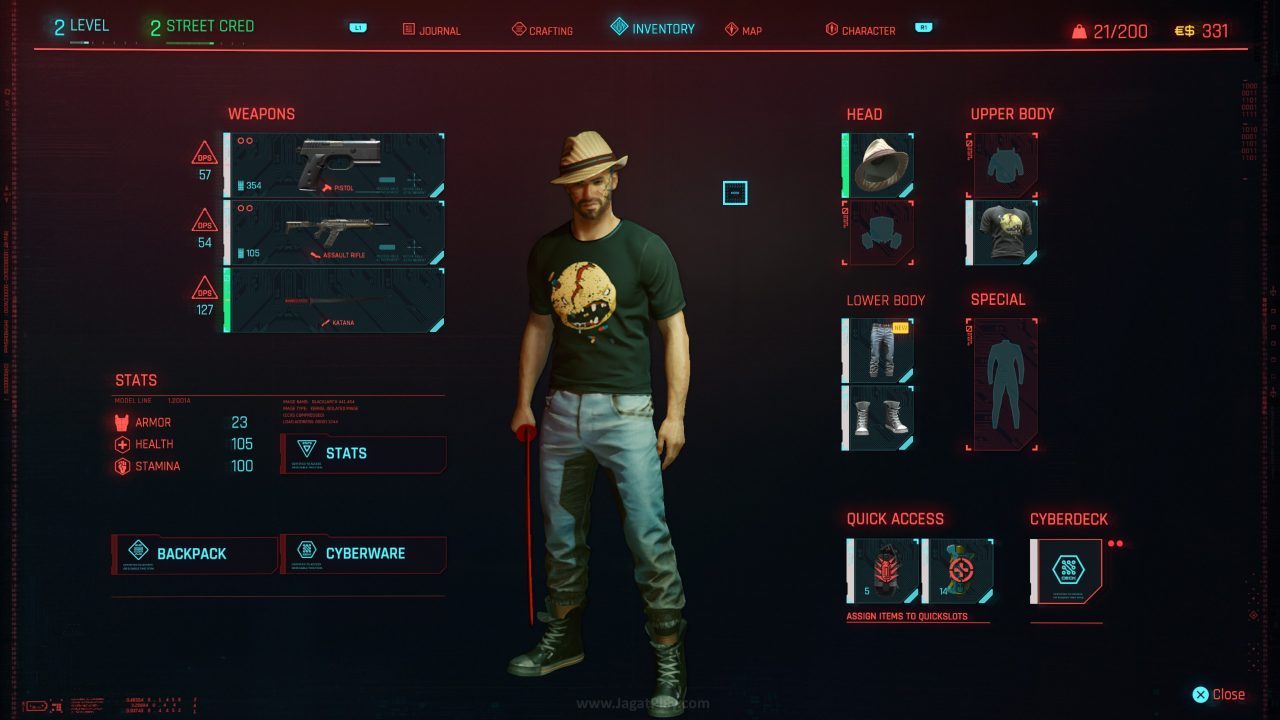This screenshot has width=1280, height=720.
Task: Select the katana weapon slot
Action: click(335, 299)
